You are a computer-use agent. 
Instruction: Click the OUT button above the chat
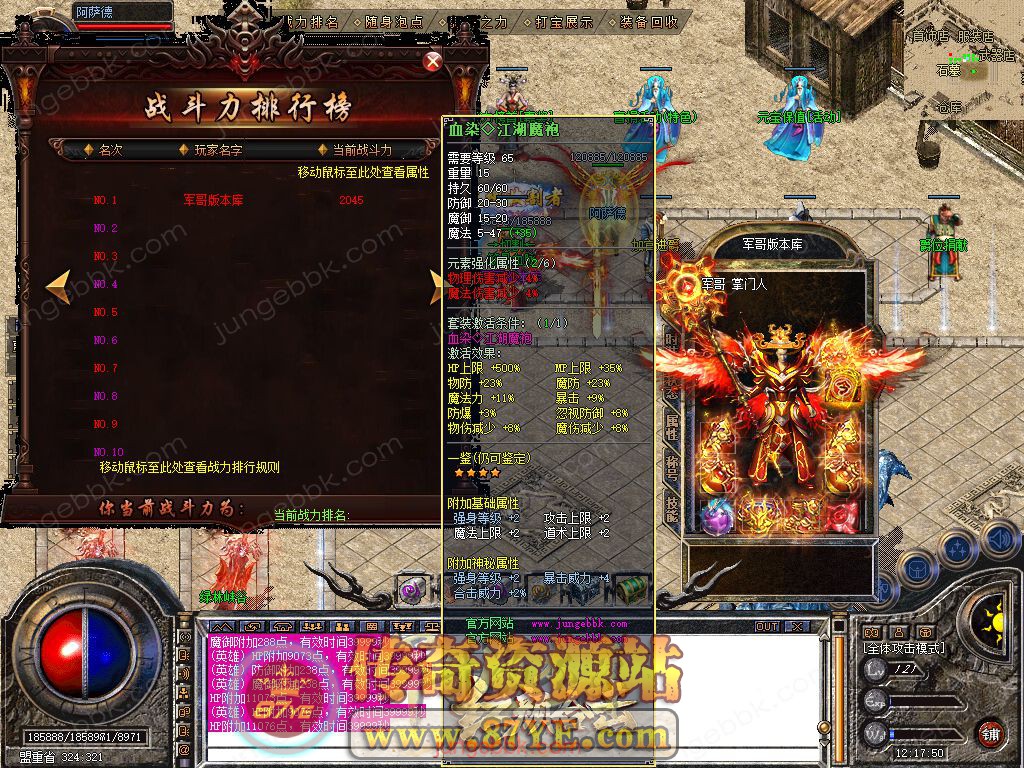[766, 627]
